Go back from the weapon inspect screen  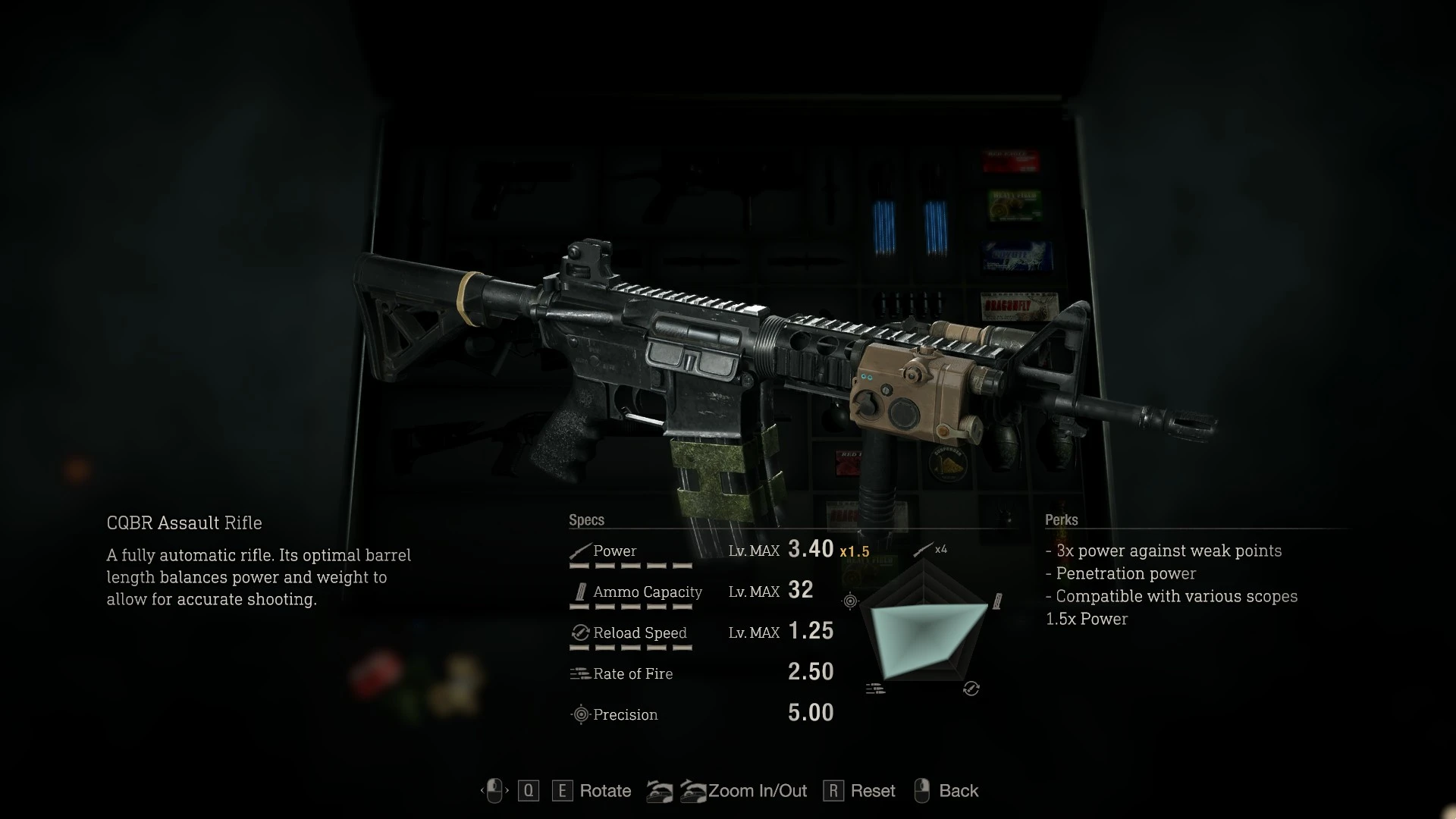point(958,791)
